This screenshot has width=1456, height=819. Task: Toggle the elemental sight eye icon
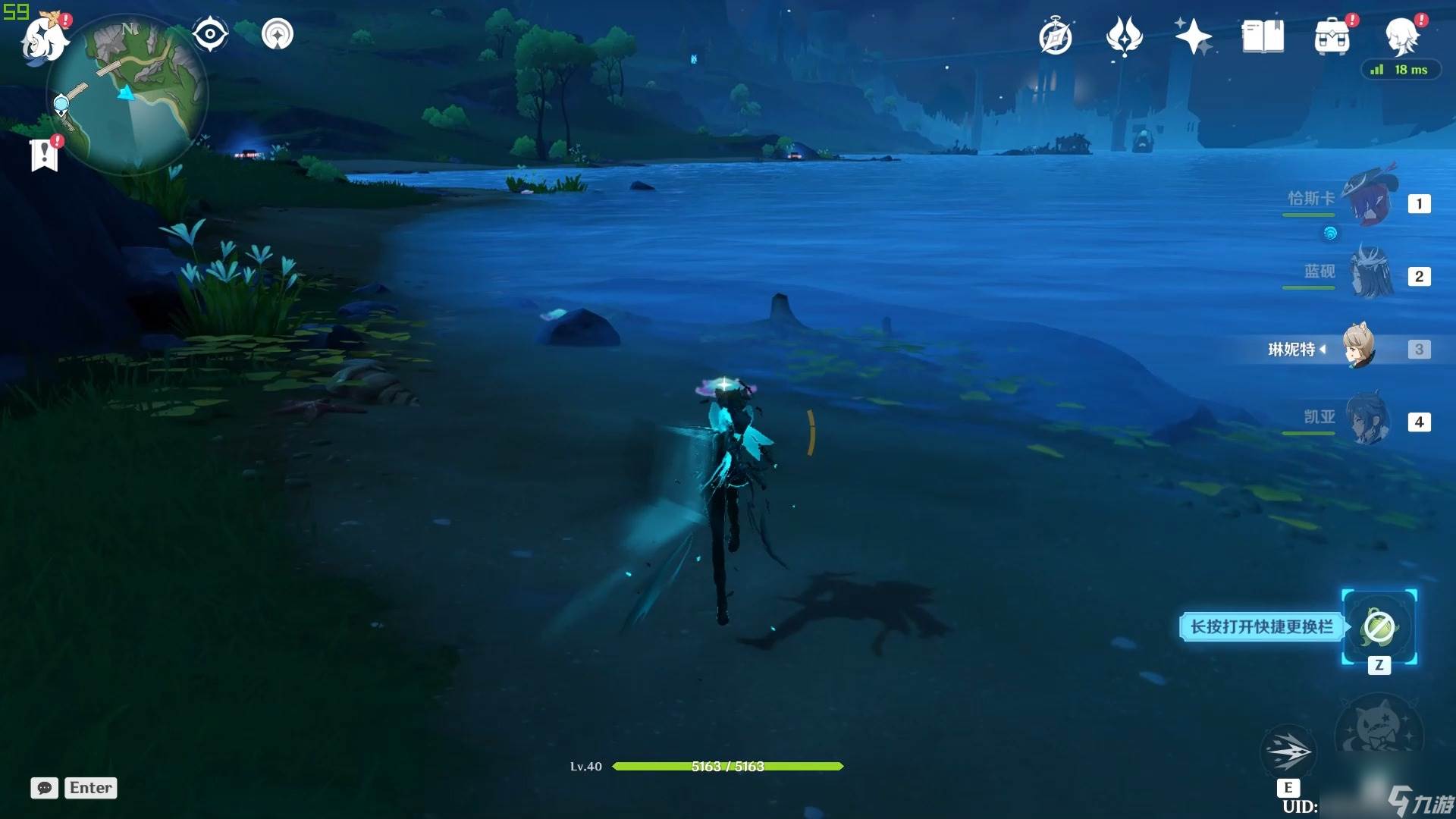click(210, 34)
